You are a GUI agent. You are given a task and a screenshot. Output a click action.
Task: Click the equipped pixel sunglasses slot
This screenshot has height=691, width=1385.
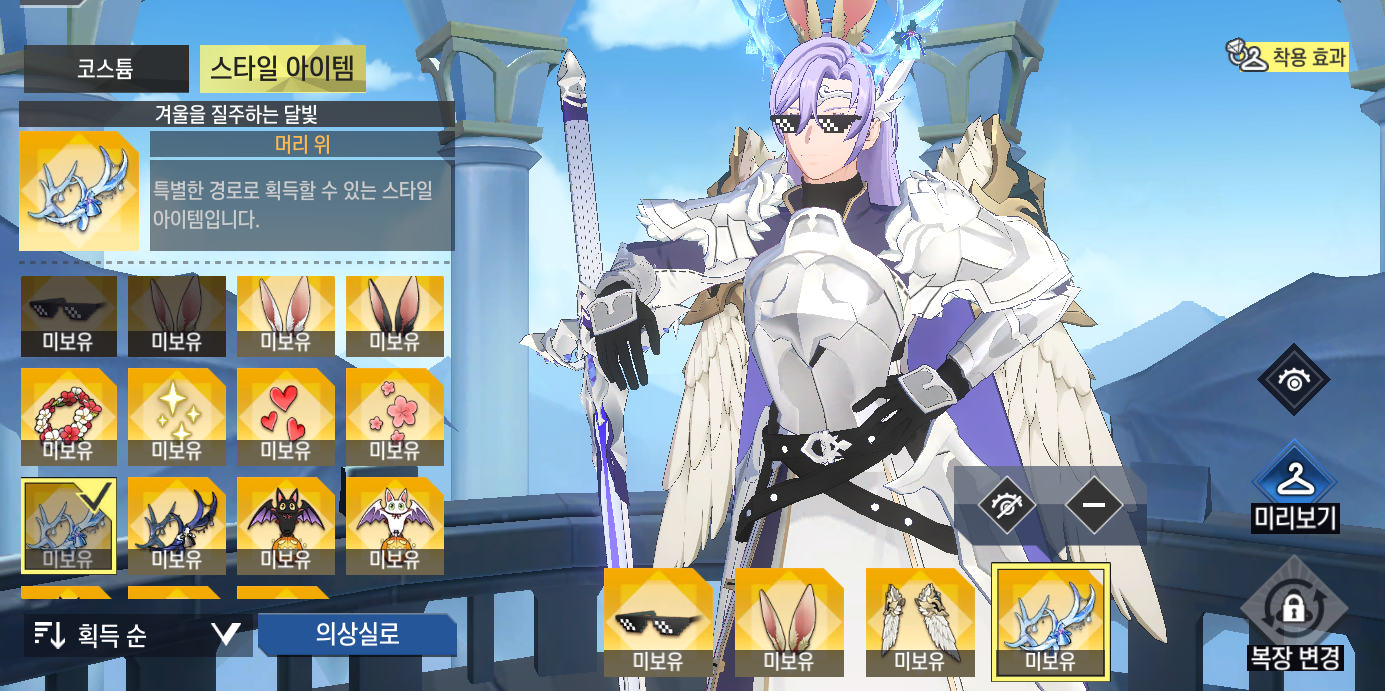click(658, 622)
